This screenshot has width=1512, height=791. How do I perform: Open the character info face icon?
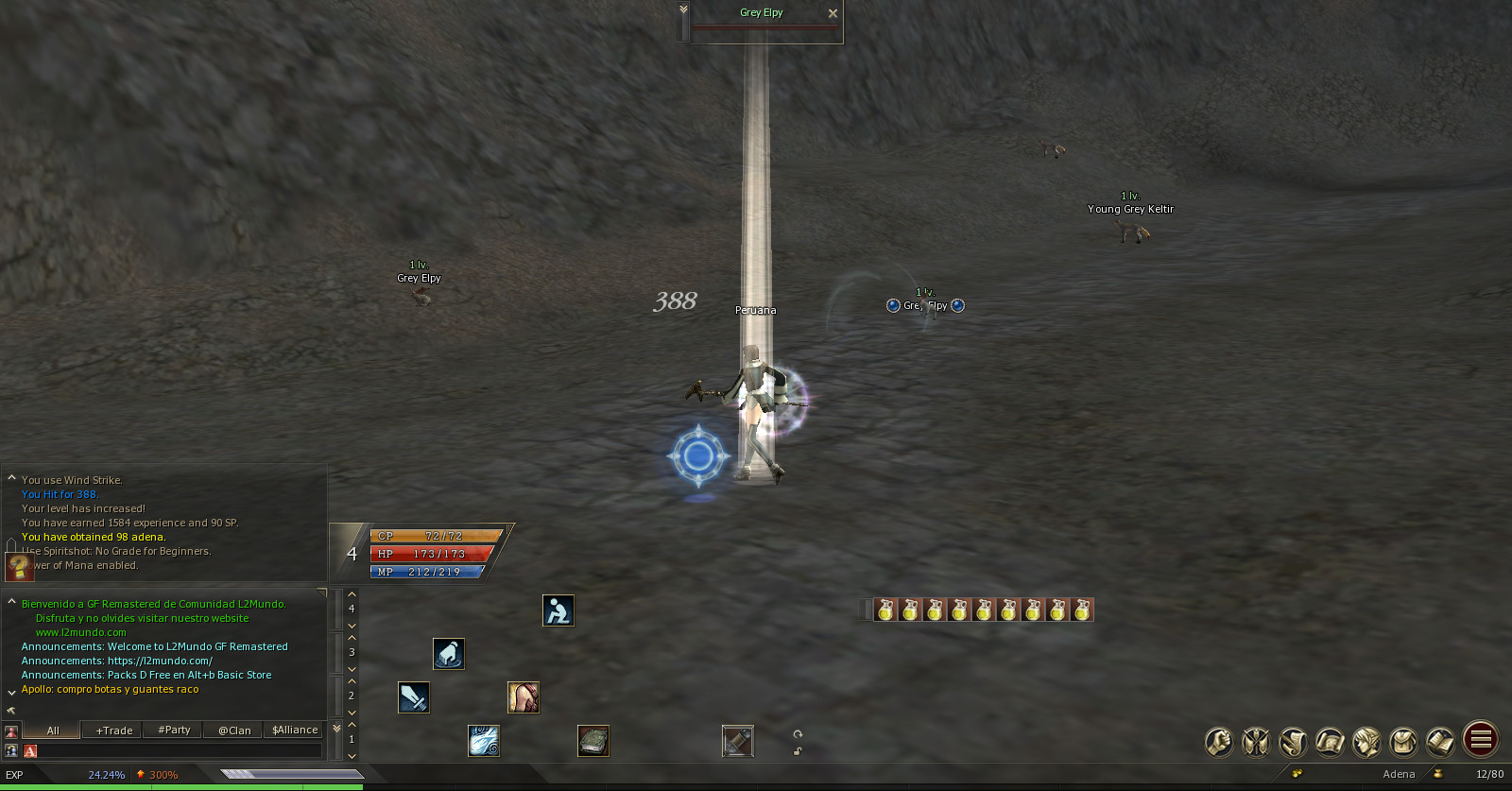pyautogui.click(x=1367, y=742)
